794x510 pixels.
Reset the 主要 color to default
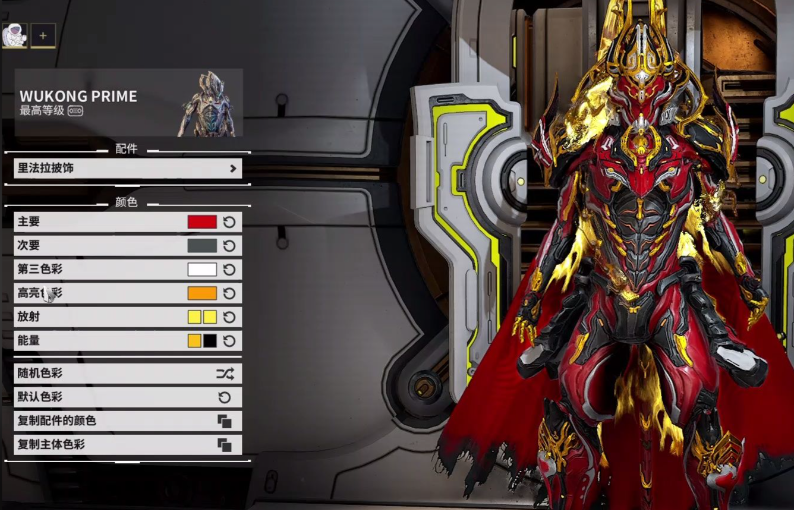[229, 222]
